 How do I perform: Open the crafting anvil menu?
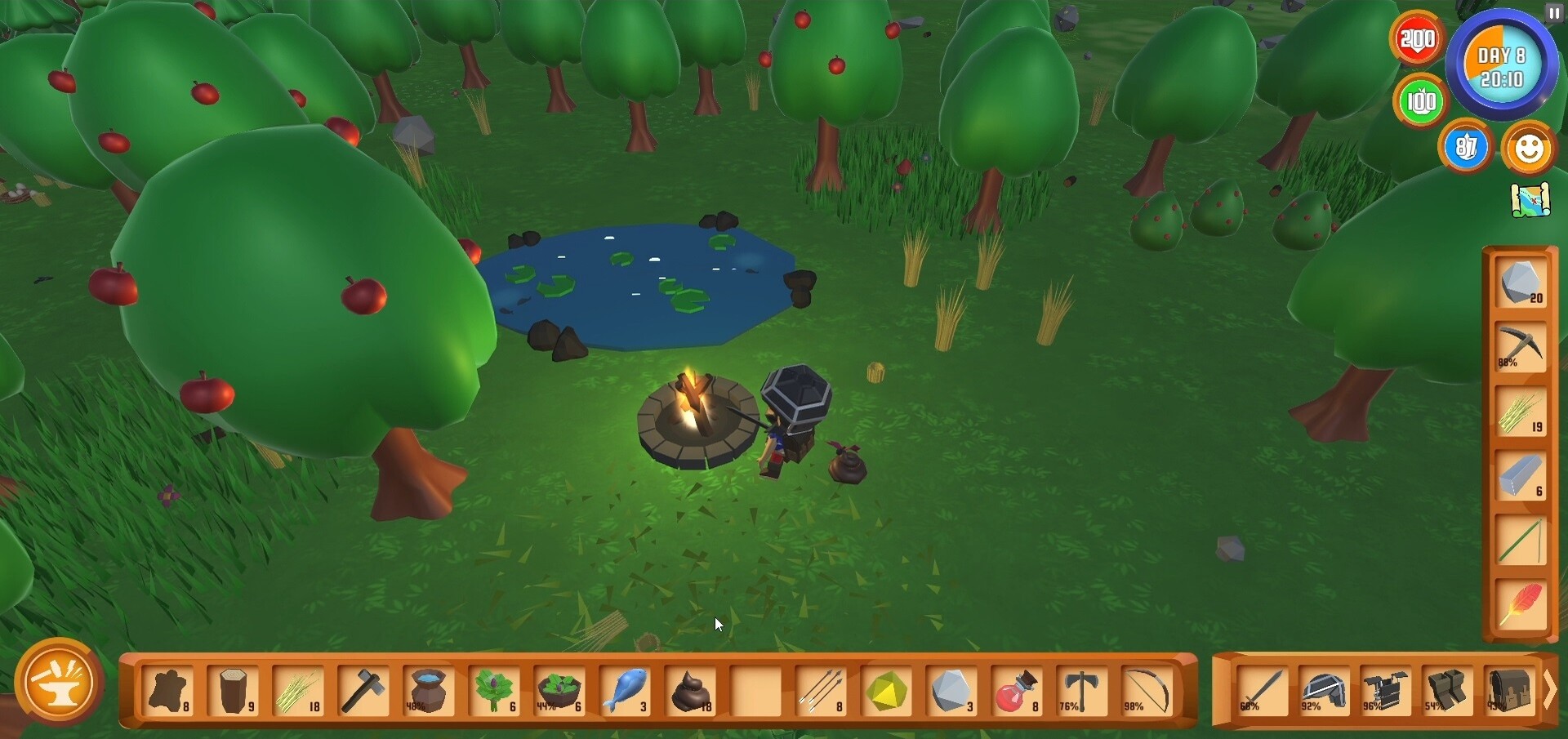(59, 683)
